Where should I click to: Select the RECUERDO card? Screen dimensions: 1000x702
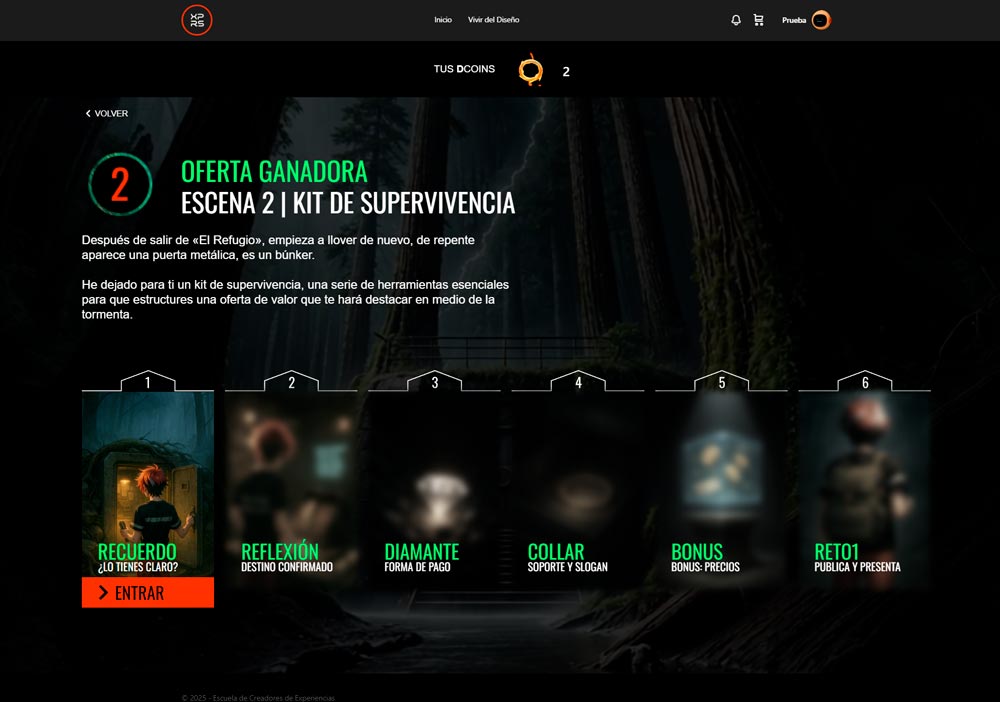click(148, 480)
